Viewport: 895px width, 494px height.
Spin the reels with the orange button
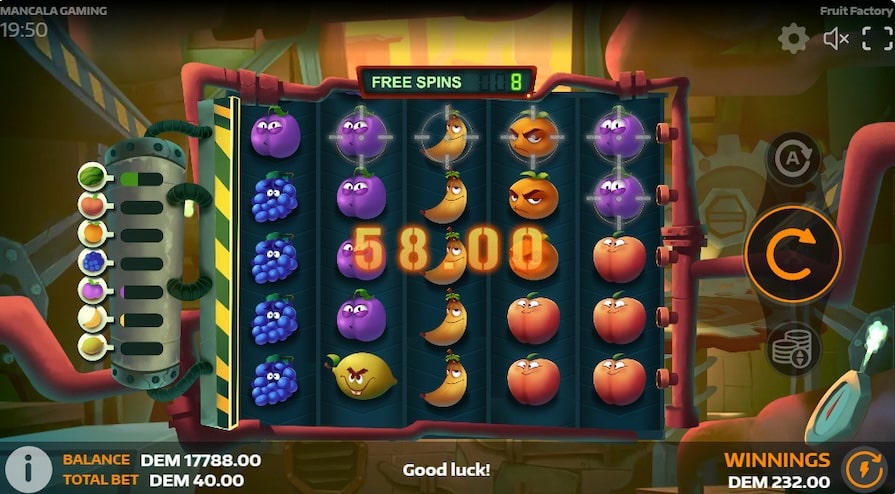click(x=792, y=254)
